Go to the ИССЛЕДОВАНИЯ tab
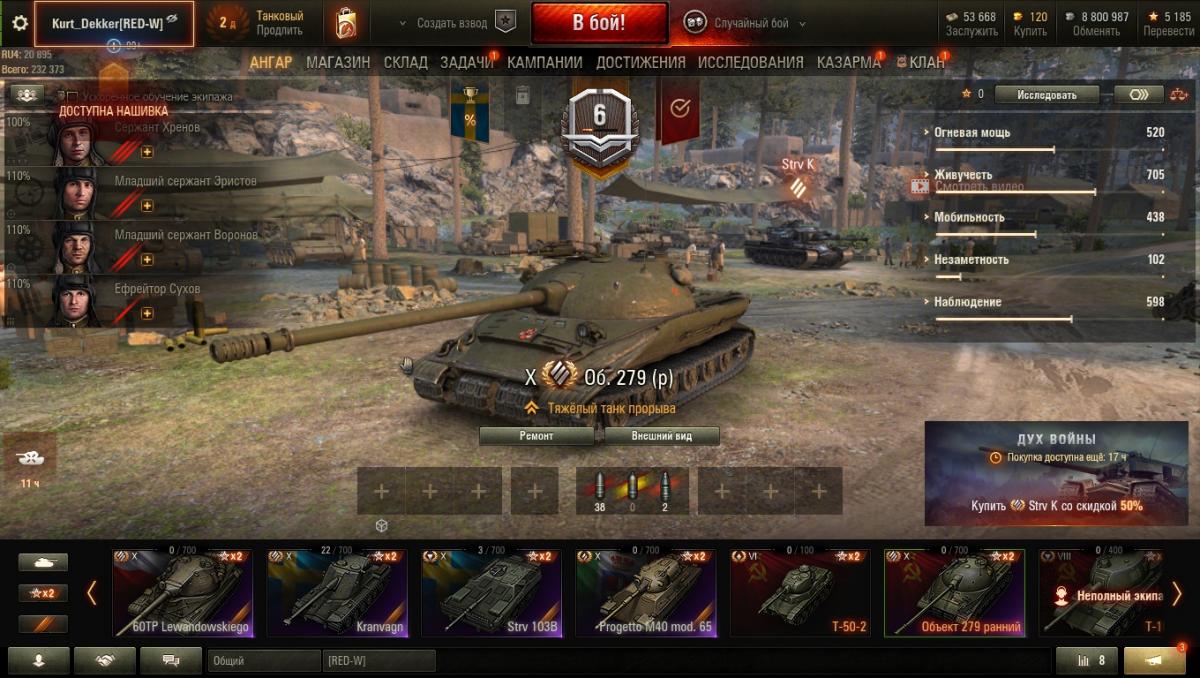The width and height of the screenshot is (1200, 678). [750, 62]
